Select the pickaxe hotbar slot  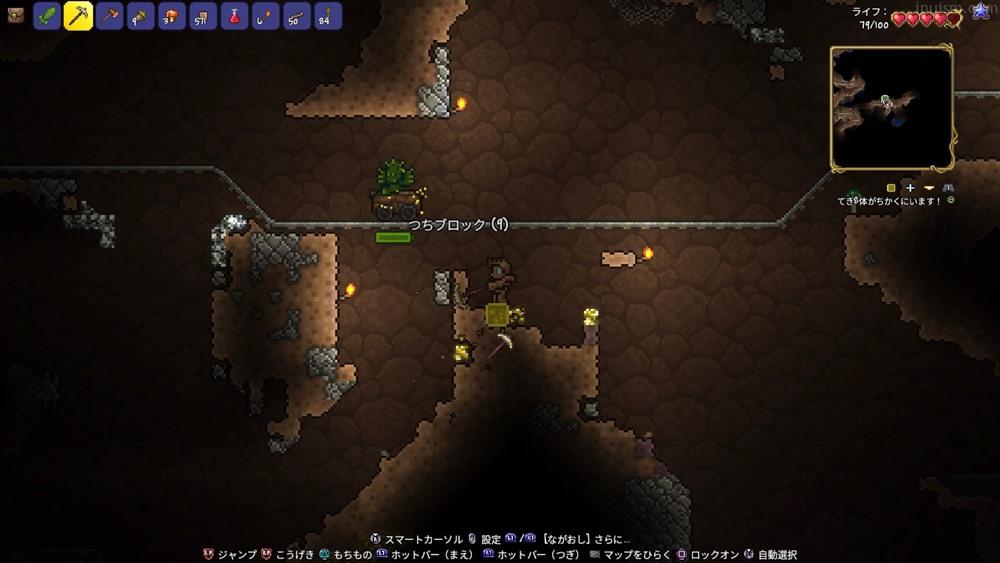(79, 16)
